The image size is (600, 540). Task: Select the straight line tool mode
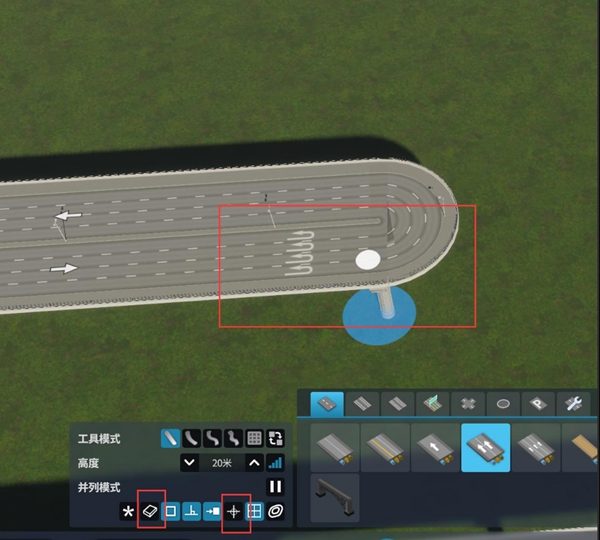pyautogui.click(x=171, y=438)
